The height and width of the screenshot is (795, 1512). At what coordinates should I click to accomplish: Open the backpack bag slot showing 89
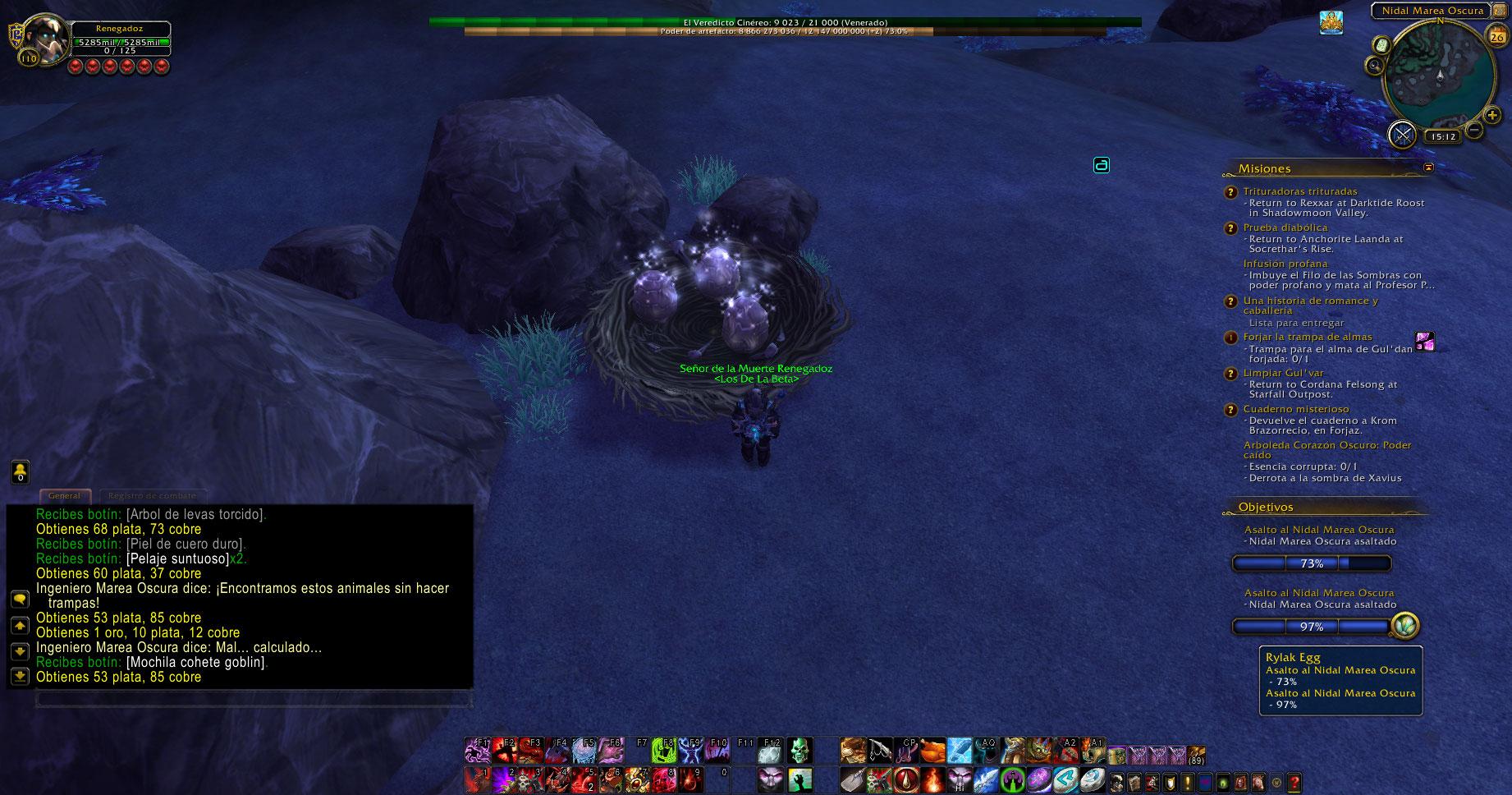[1196, 754]
